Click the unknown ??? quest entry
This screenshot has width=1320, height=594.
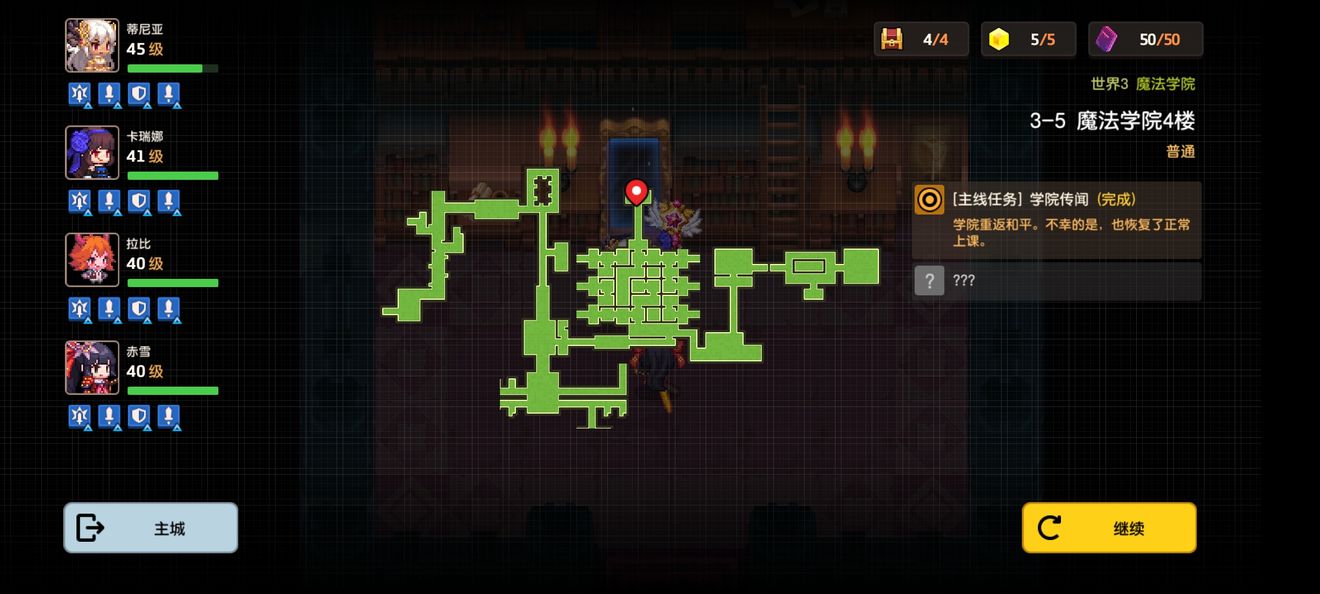(1057, 281)
